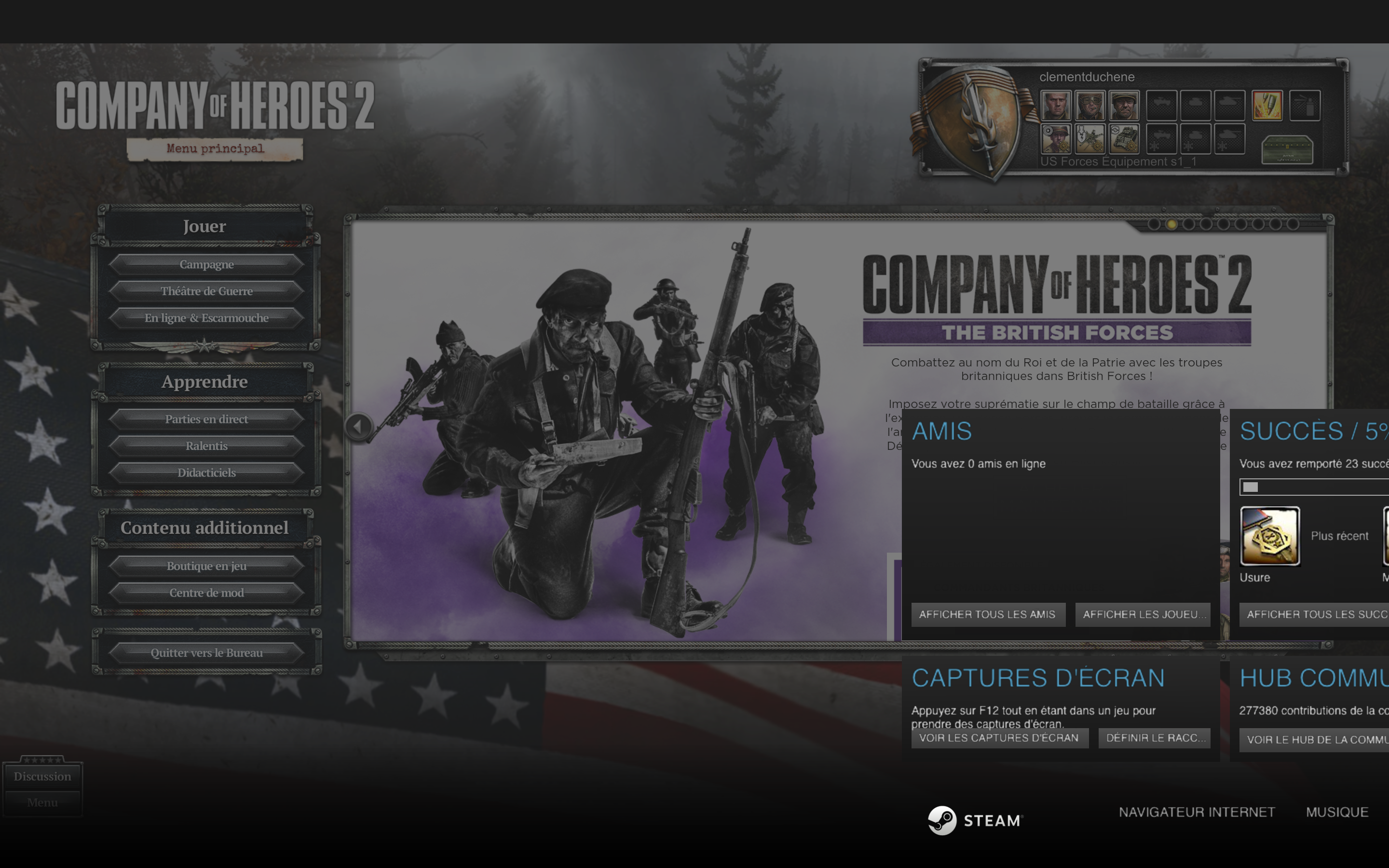Open the green supply crate icon
Screen dimensions: 1389x868
[x=1287, y=150]
